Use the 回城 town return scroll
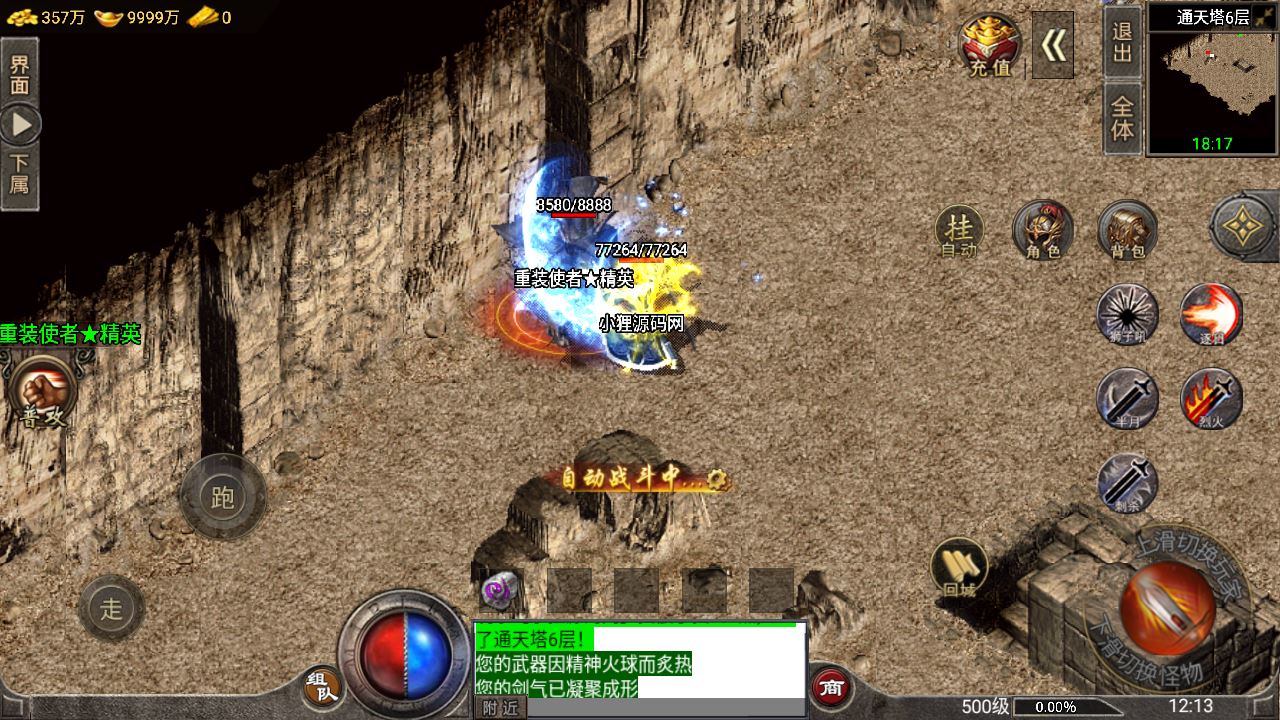Screen dimensions: 1280x720 point(959,569)
